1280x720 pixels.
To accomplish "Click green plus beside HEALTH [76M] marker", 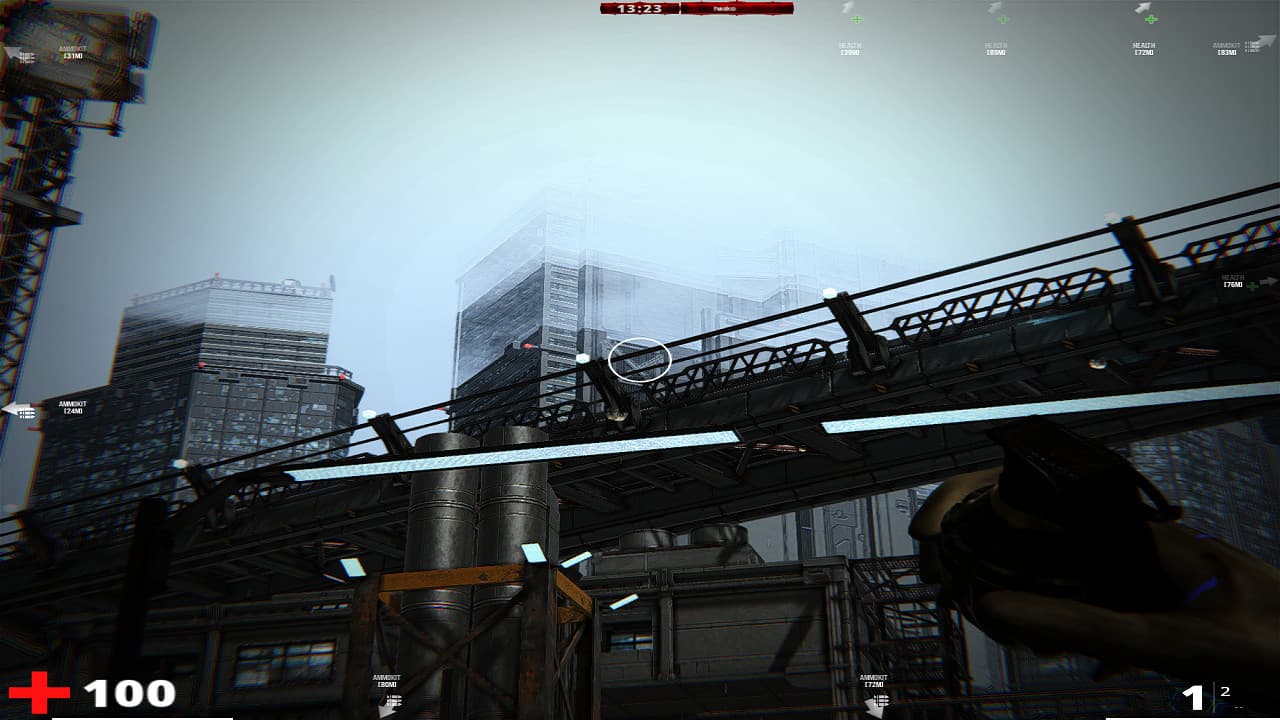I will pyautogui.click(x=1251, y=287).
